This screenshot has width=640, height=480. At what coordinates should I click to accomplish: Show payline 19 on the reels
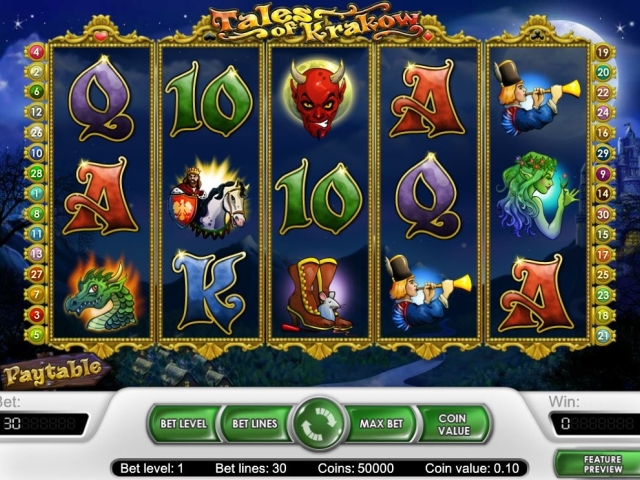[603, 51]
